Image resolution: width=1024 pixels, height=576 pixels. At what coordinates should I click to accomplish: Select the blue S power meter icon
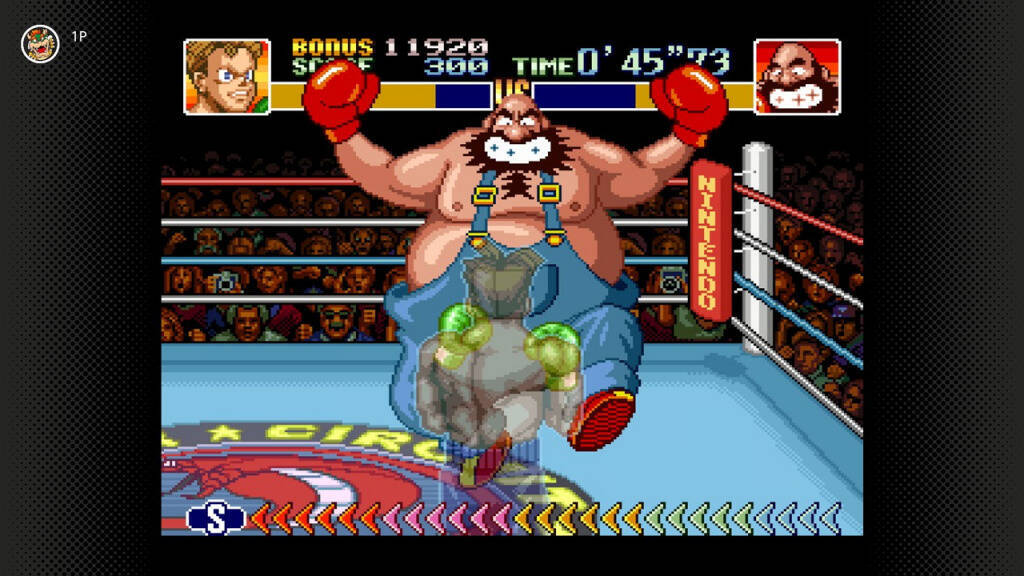click(x=216, y=517)
